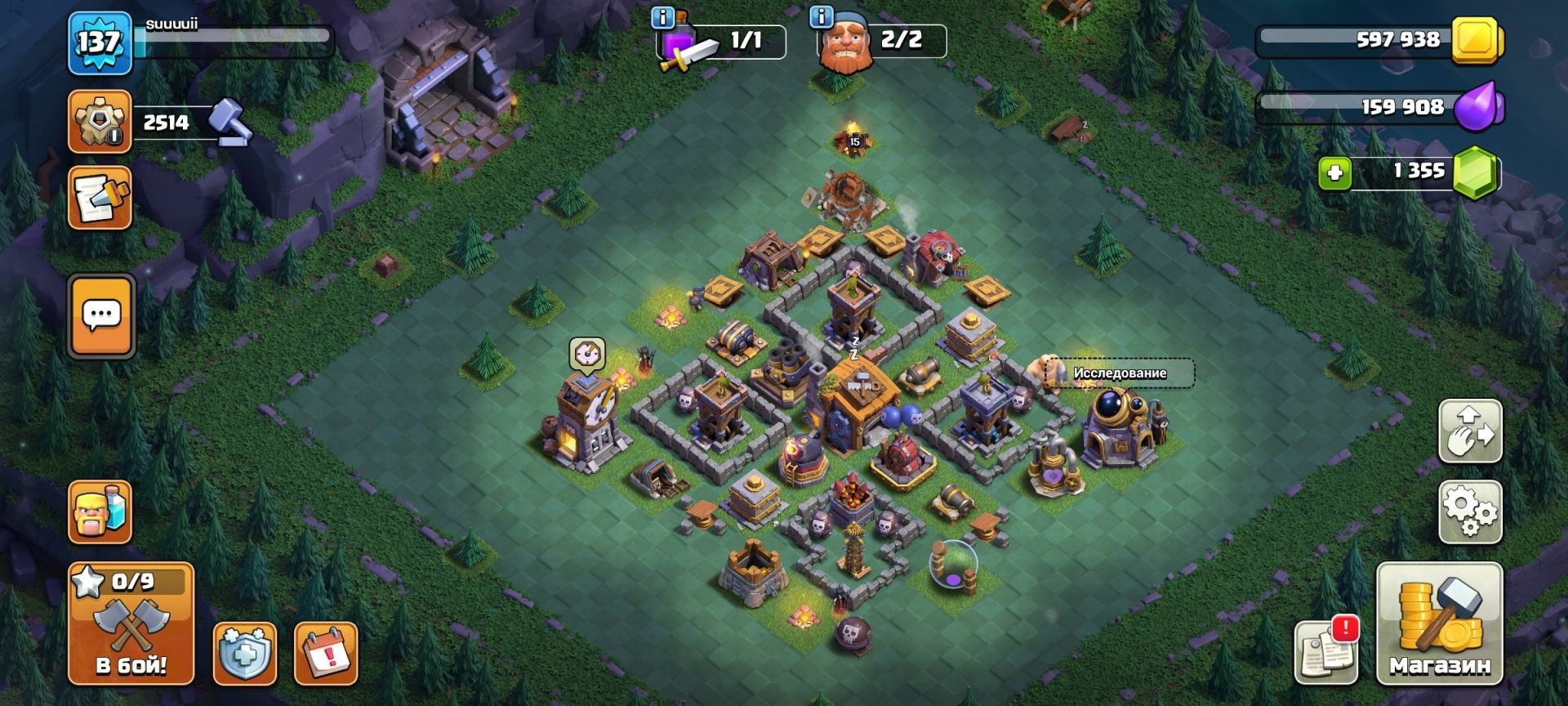Open the shield and plus button
The height and width of the screenshot is (706, 1568).
point(244,653)
